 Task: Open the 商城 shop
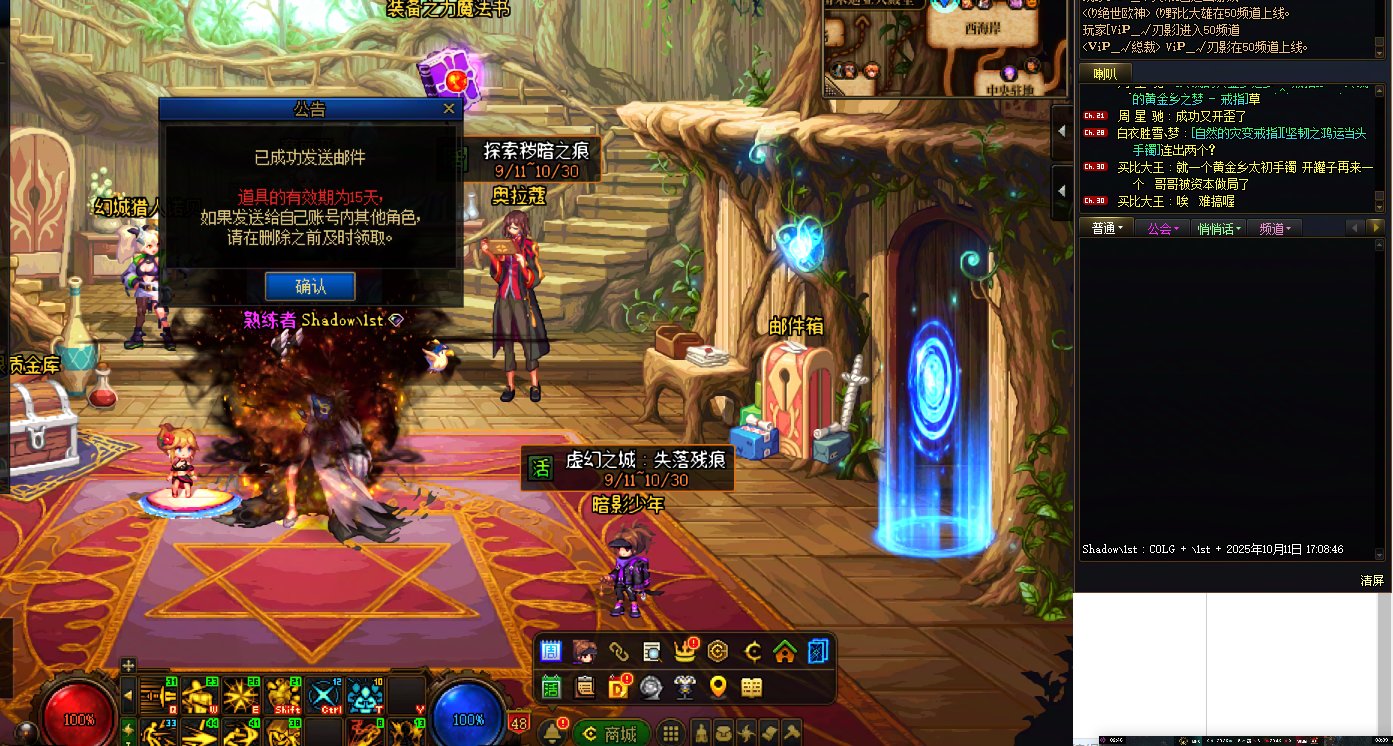click(611, 733)
